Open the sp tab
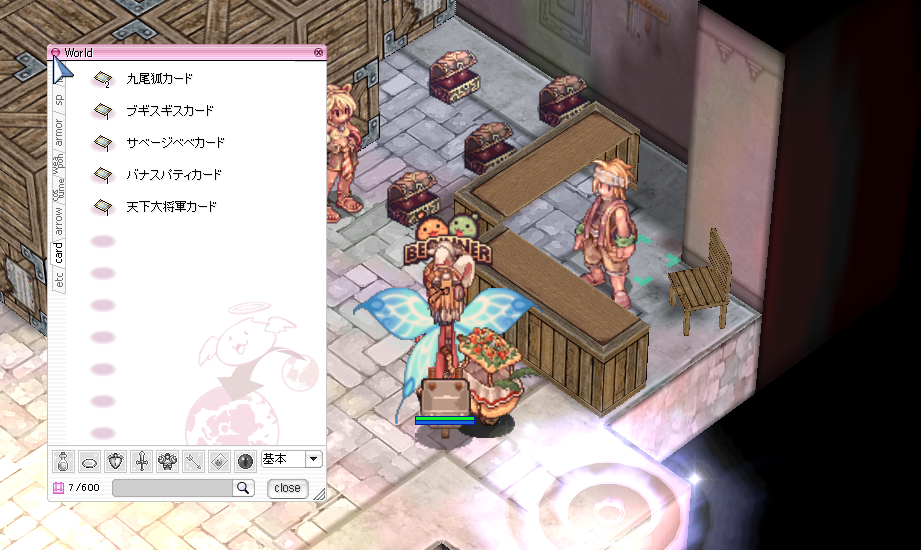Image resolution: width=921 pixels, height=550 pixels. 59,99
